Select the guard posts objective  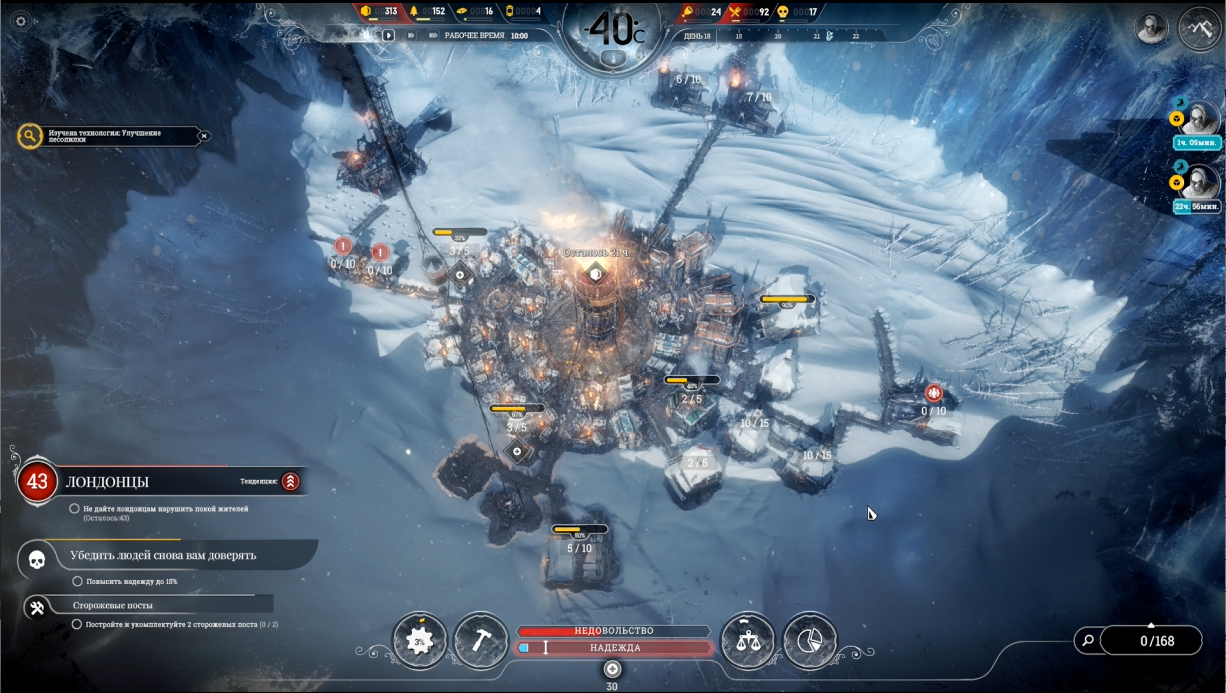(37, 607)
